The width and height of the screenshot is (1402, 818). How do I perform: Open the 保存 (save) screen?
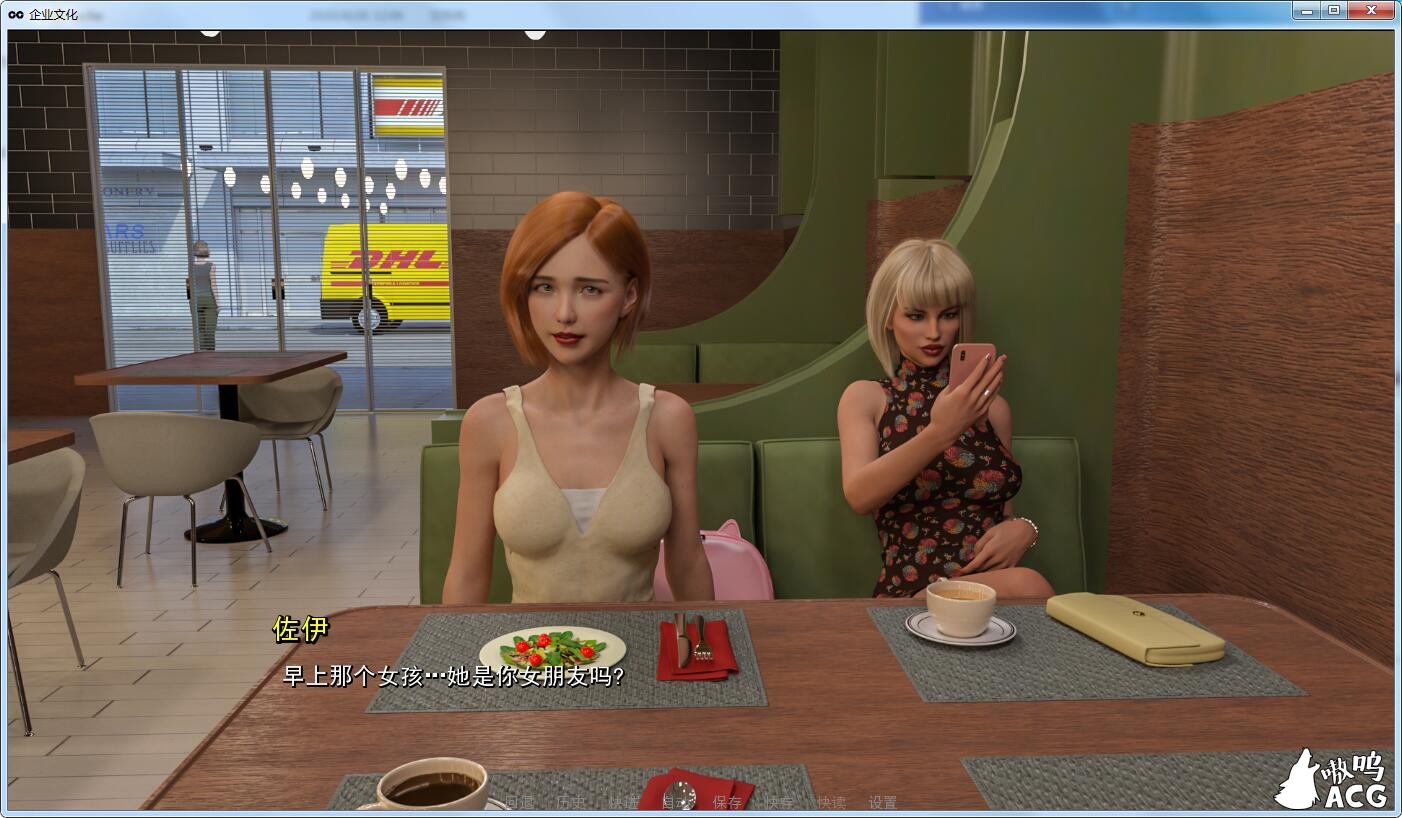click(727, 802)
